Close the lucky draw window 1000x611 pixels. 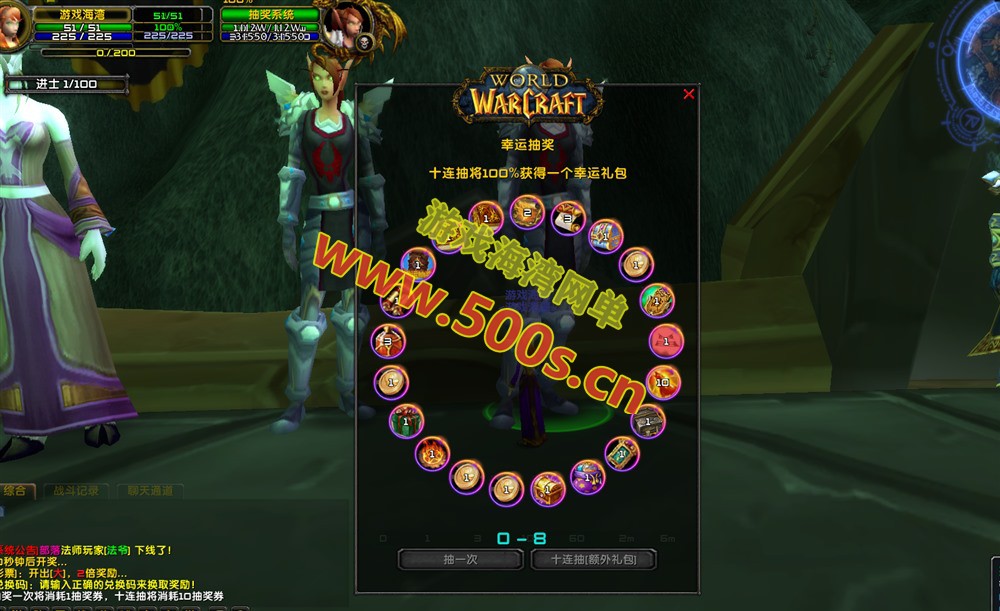(688, 94)
